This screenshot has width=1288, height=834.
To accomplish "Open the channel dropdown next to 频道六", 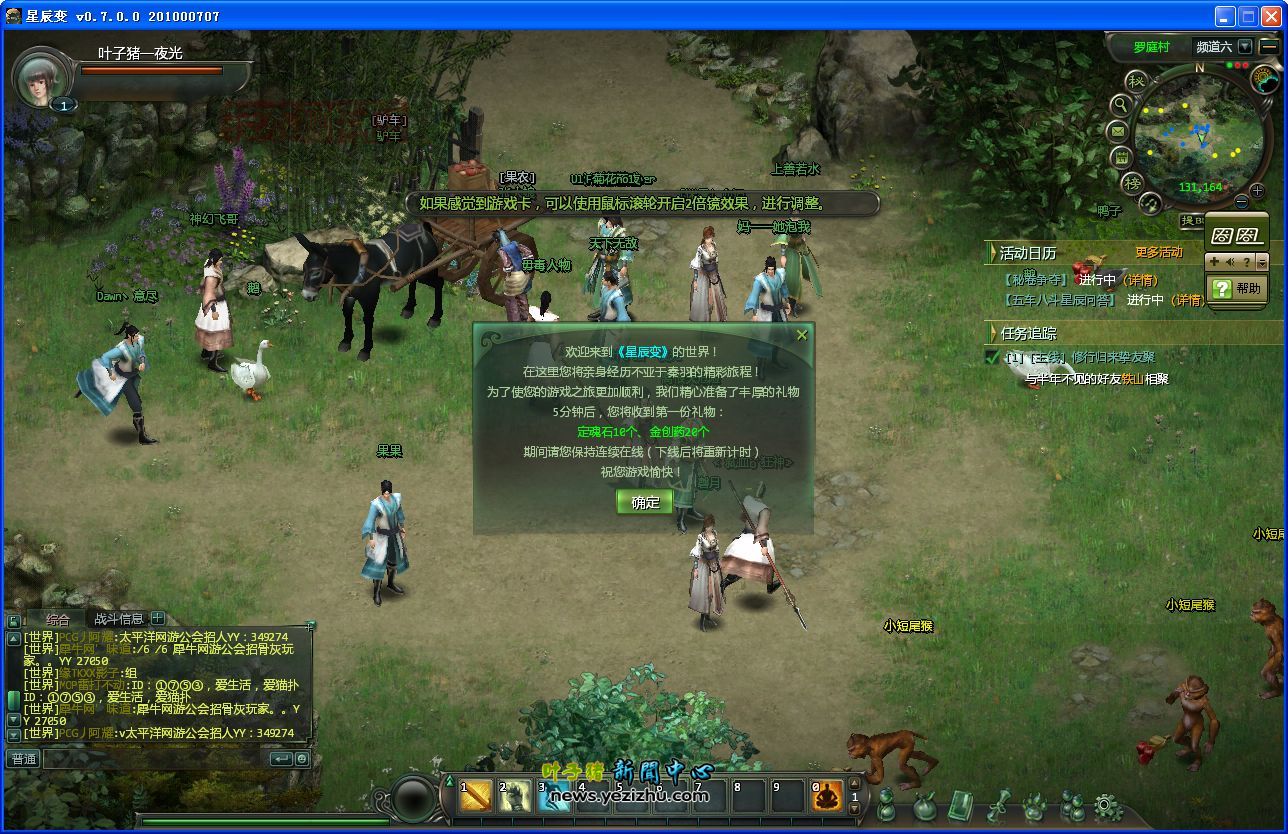I will (1244, 46).
